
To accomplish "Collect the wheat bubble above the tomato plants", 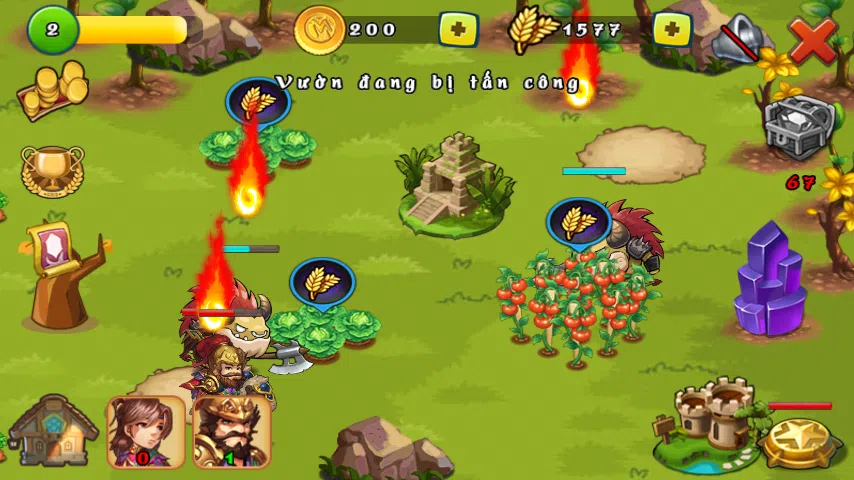I will point(579,222).
